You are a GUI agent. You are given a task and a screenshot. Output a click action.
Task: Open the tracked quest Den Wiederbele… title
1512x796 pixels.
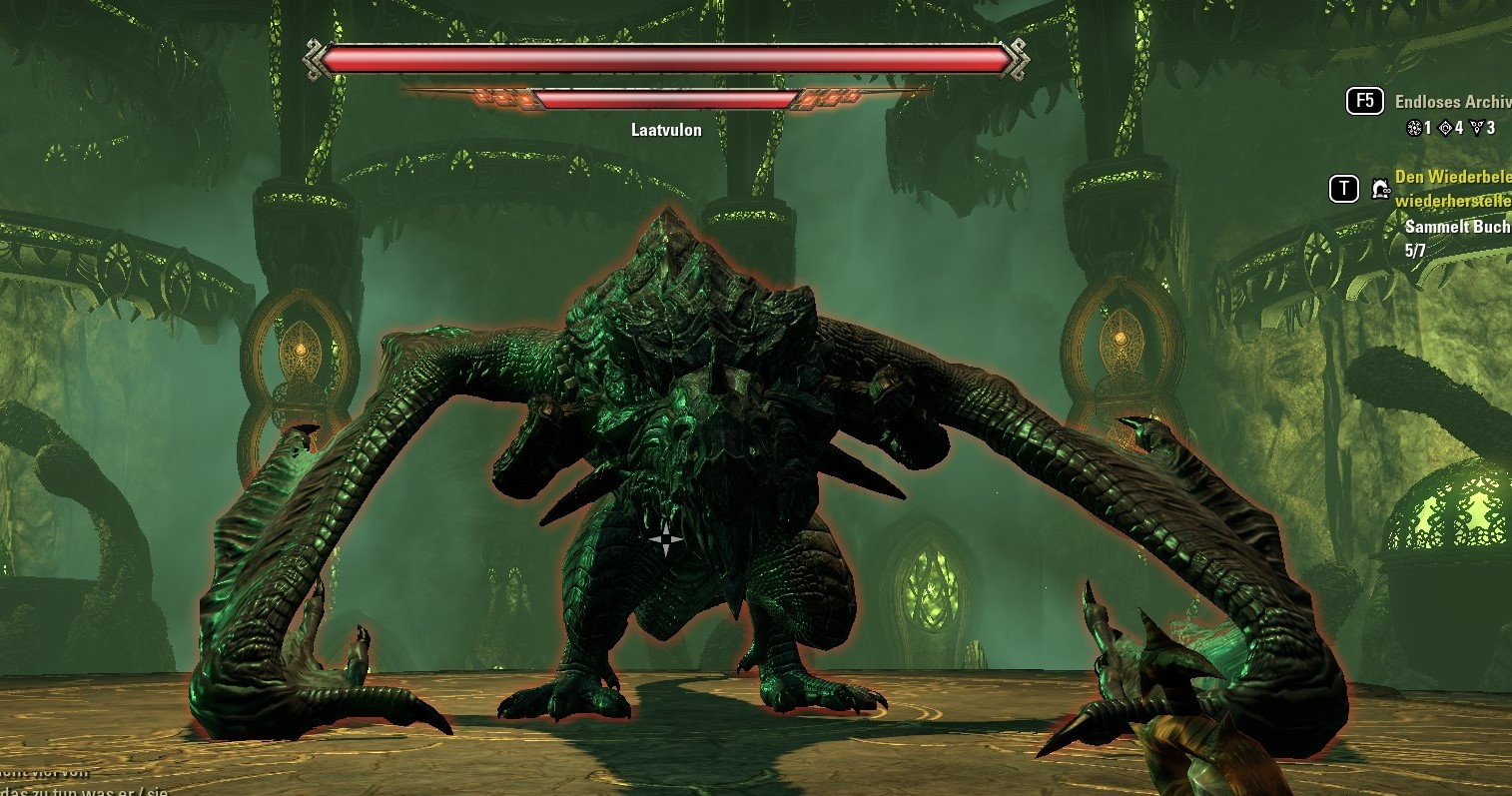point(1452,178)
